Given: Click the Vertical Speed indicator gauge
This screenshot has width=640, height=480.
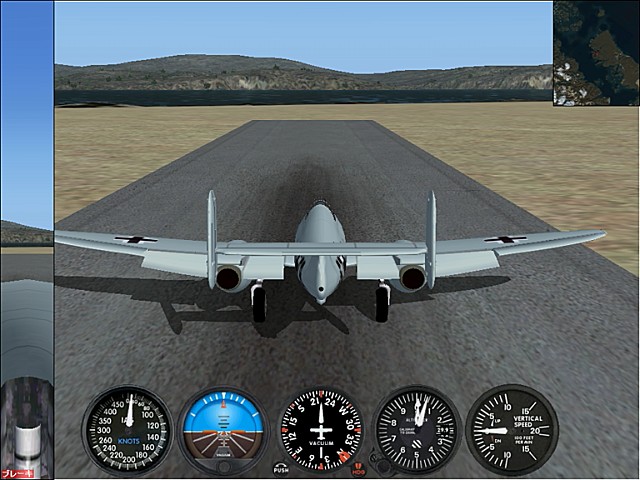Looking at the screenshot, I should (x=511, y=430).
